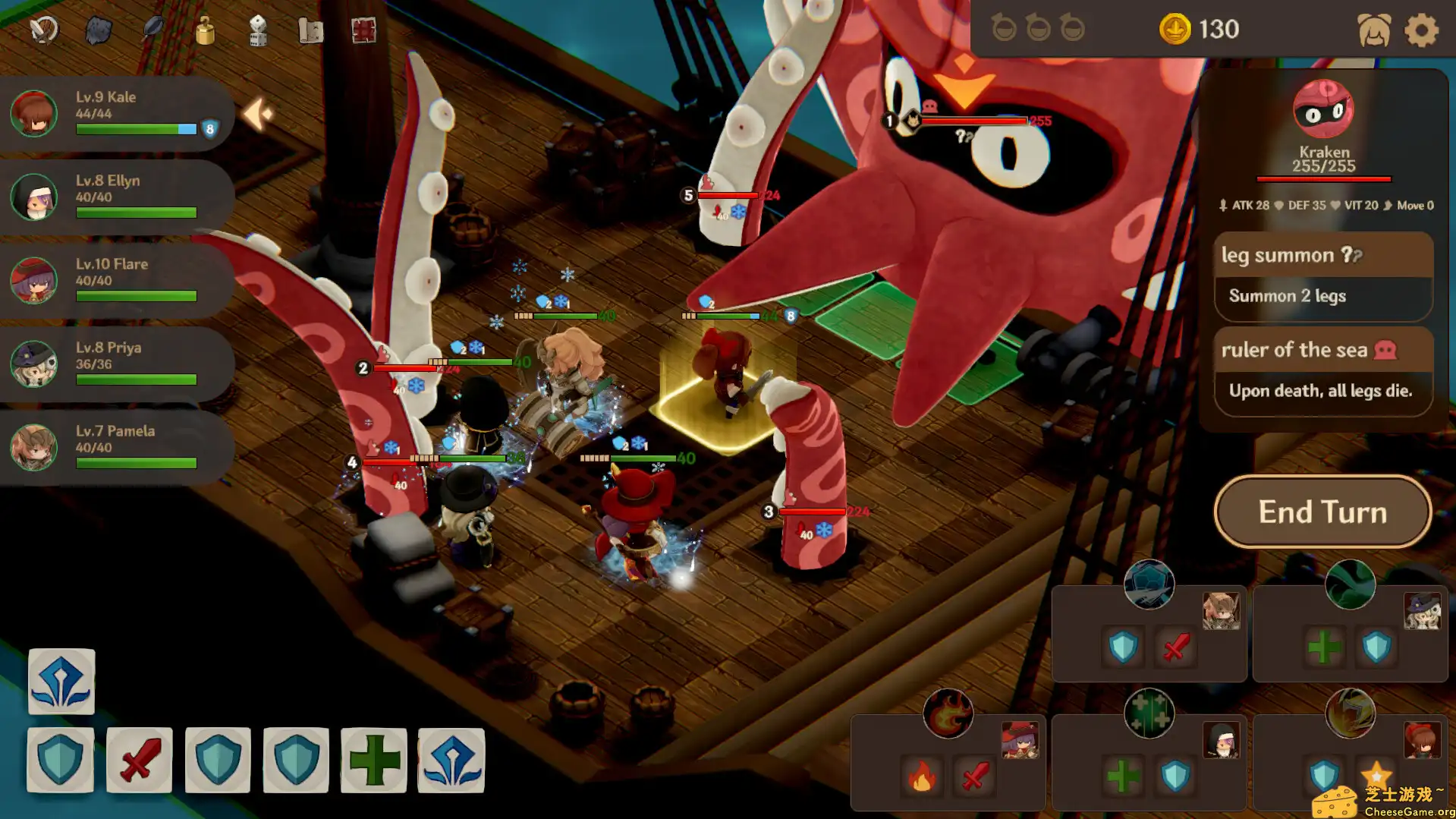1456x819 pixels.
Task: Open the stone resource icon in the toolbar
Action: 97,29
